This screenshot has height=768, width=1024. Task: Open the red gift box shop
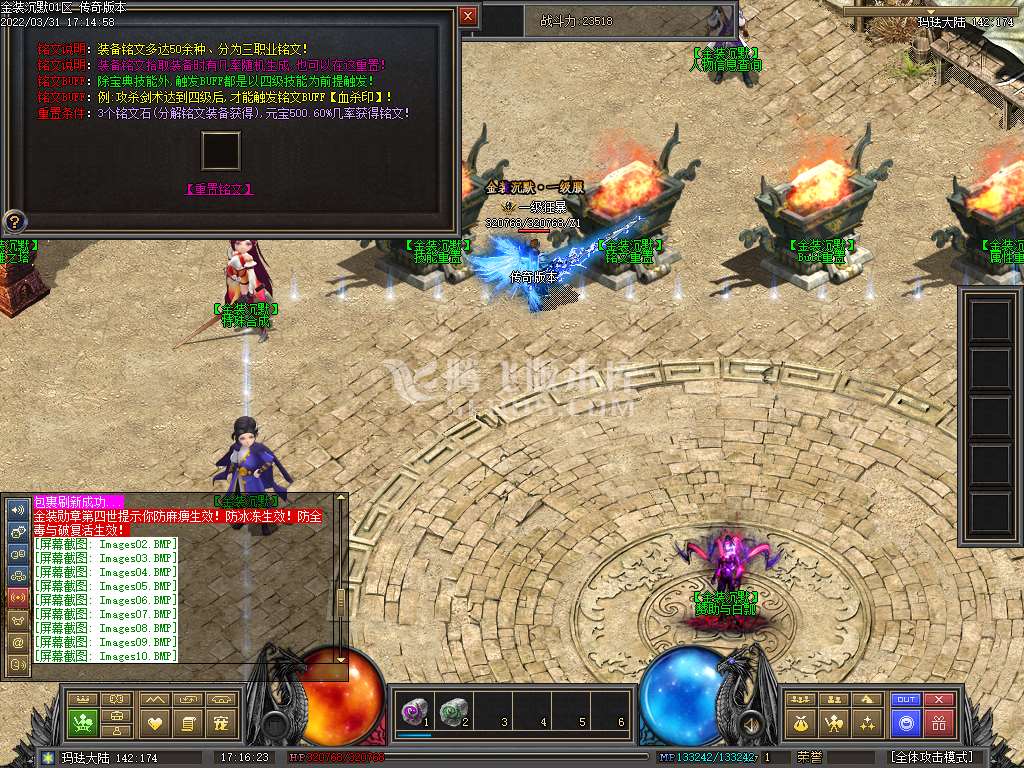pos(938,723)
